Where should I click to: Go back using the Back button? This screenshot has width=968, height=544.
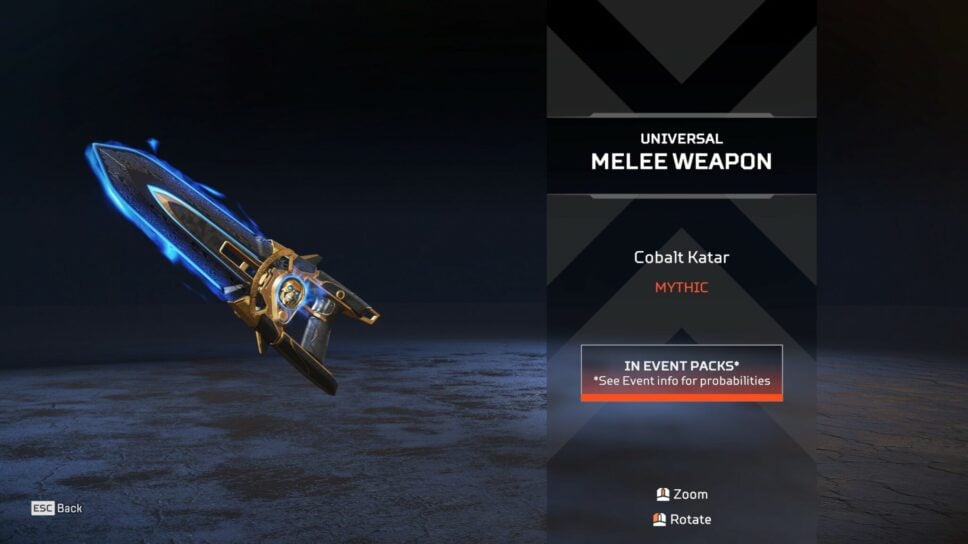click(x=57, y=508)
